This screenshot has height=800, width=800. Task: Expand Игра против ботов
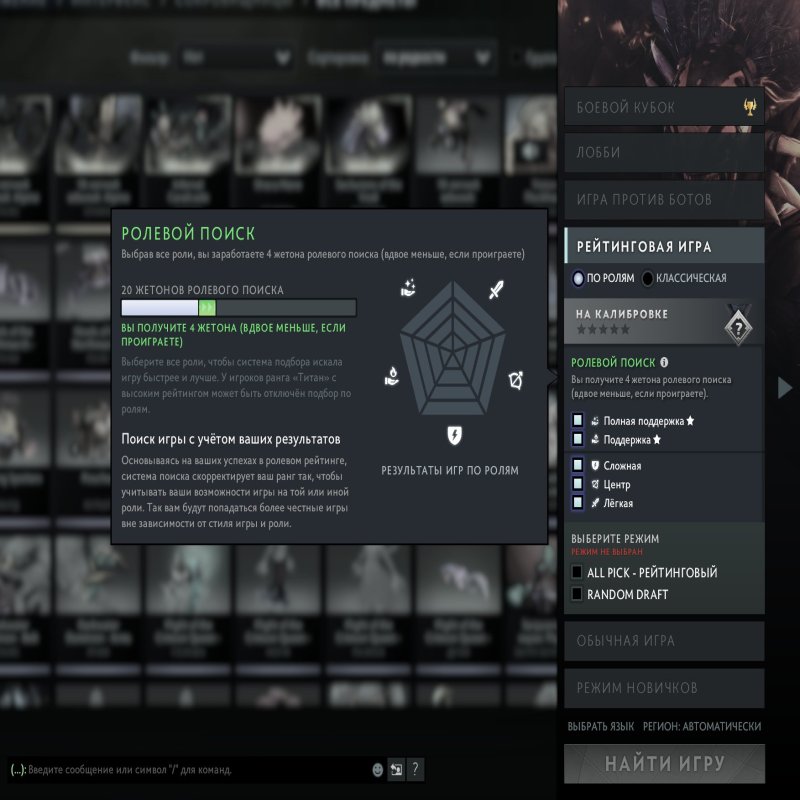pyautogui.click(x=663, y=199)
